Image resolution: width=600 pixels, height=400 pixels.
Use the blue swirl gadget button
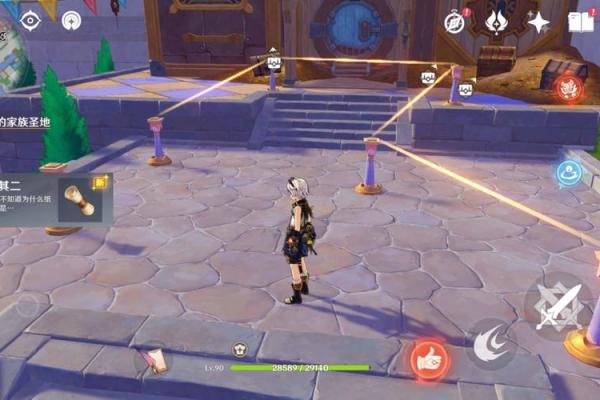570,172
